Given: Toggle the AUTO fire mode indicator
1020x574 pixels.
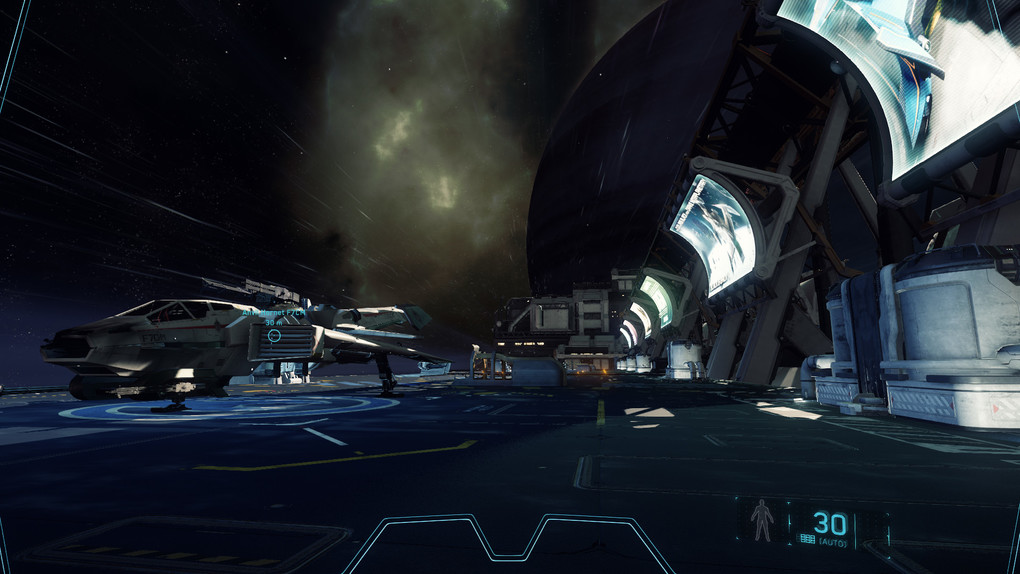Looking at the screenshot, I should pyautogui.click(x=833, y=541).
